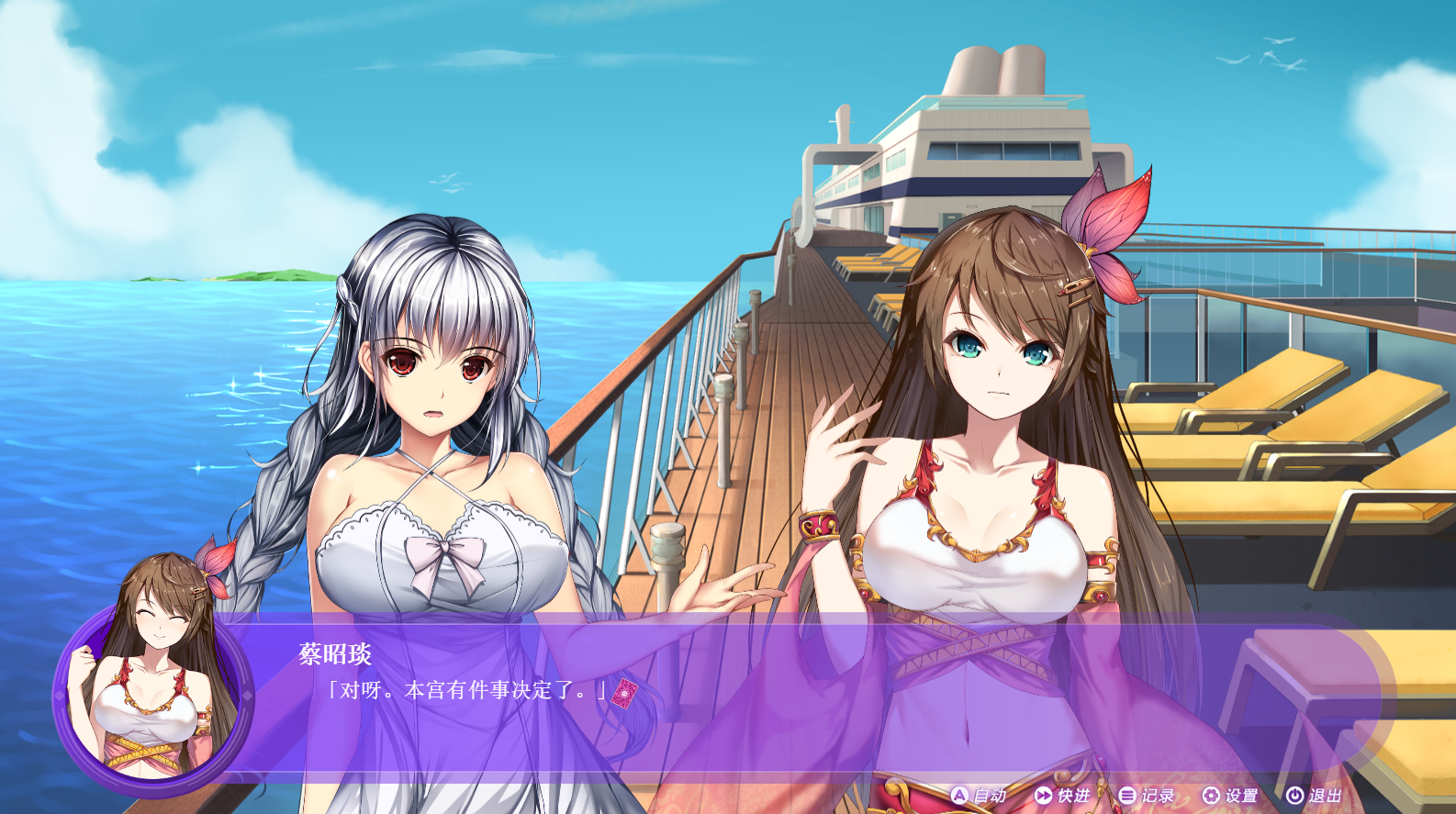Viewport: 1456px width, 814px height.
Task: Advance the dialogue via the pink card indicator
Action: 625,694
